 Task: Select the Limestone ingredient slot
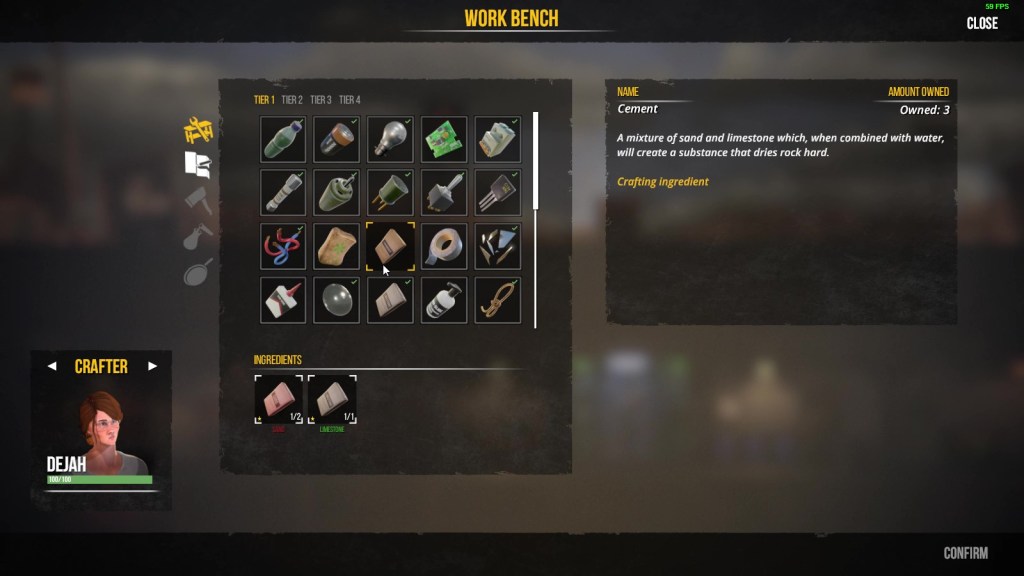[332, 400]
